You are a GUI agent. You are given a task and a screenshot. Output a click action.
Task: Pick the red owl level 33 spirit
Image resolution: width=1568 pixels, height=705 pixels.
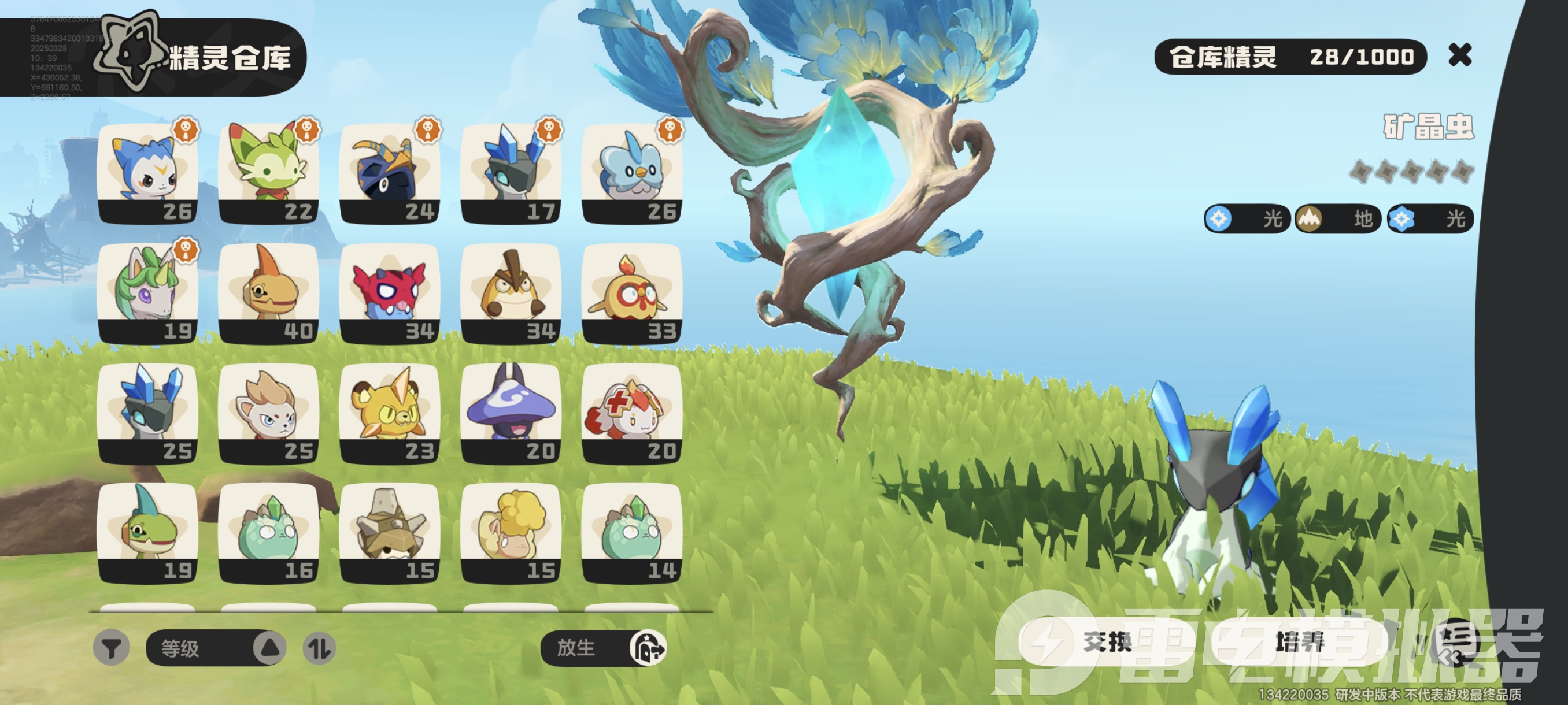coord(632,293)
